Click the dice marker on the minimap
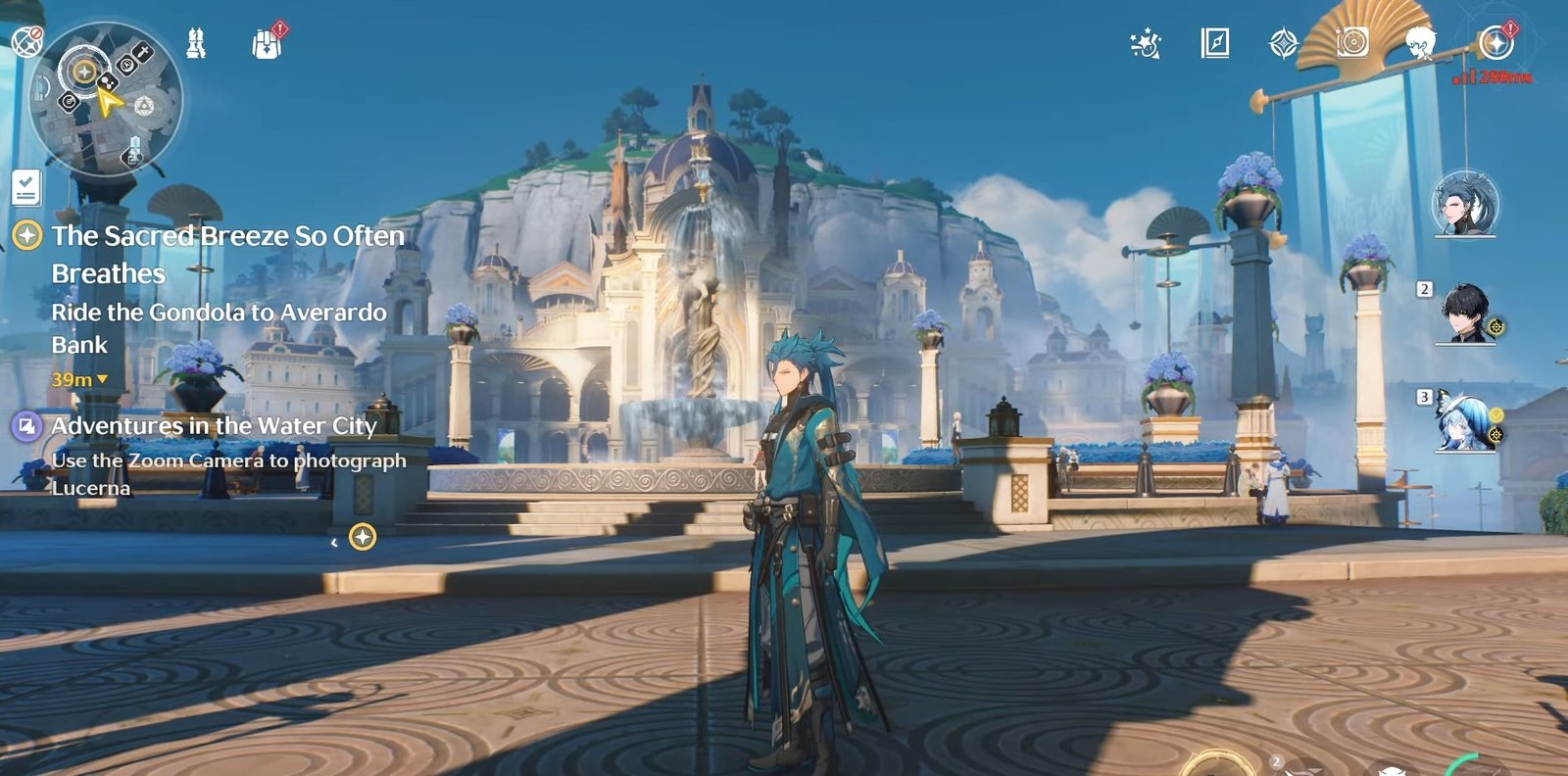1568x776 pixels. tap(144, 106)
